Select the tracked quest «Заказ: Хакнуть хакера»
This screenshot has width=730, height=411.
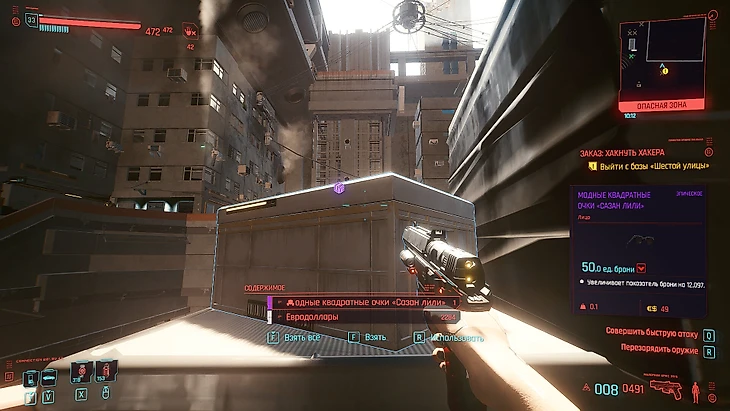(622, 152)
